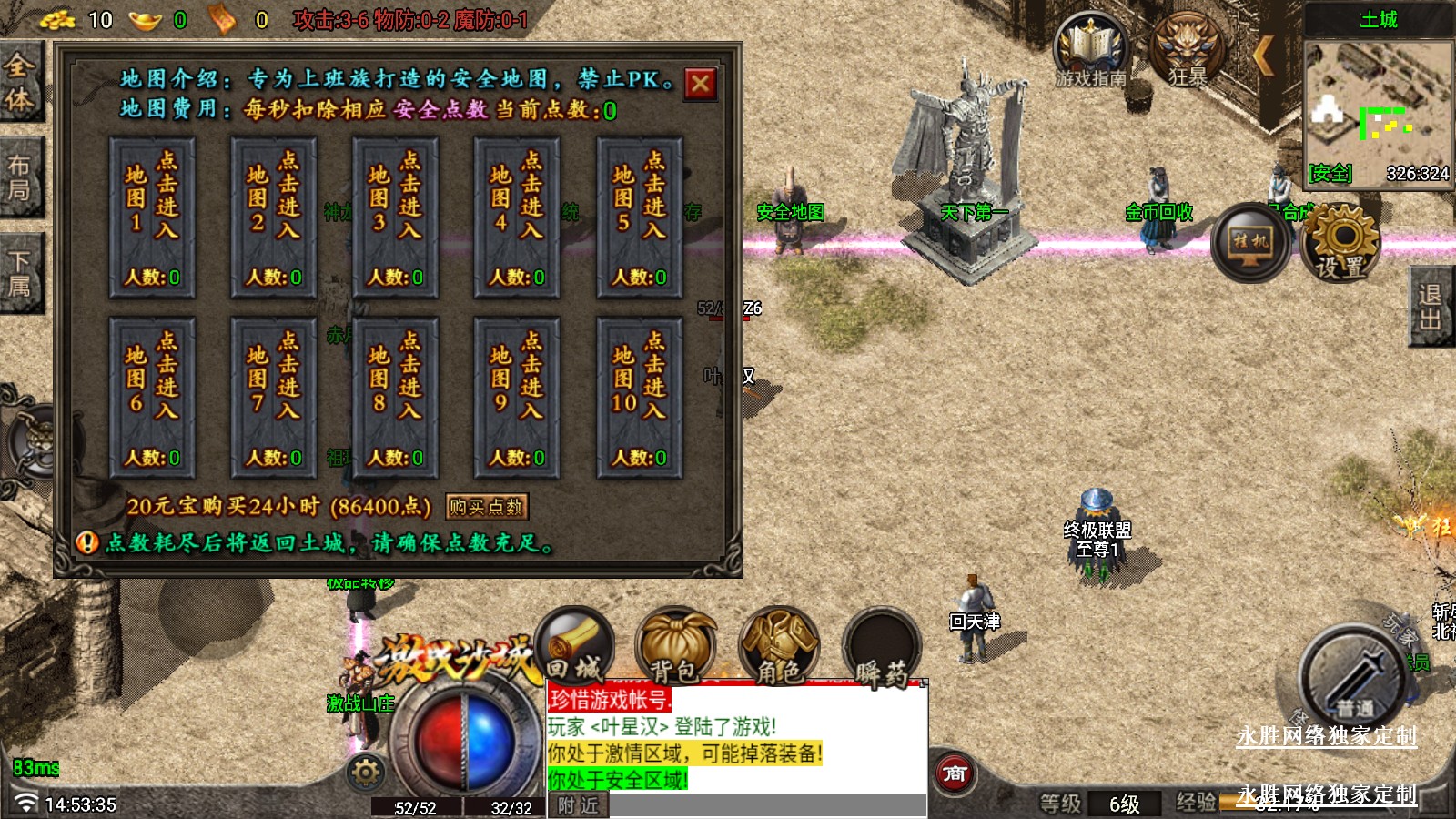The image size is (1456, 819).
Task: Switch to the 附近 chat channel
Action: [578, 805]
